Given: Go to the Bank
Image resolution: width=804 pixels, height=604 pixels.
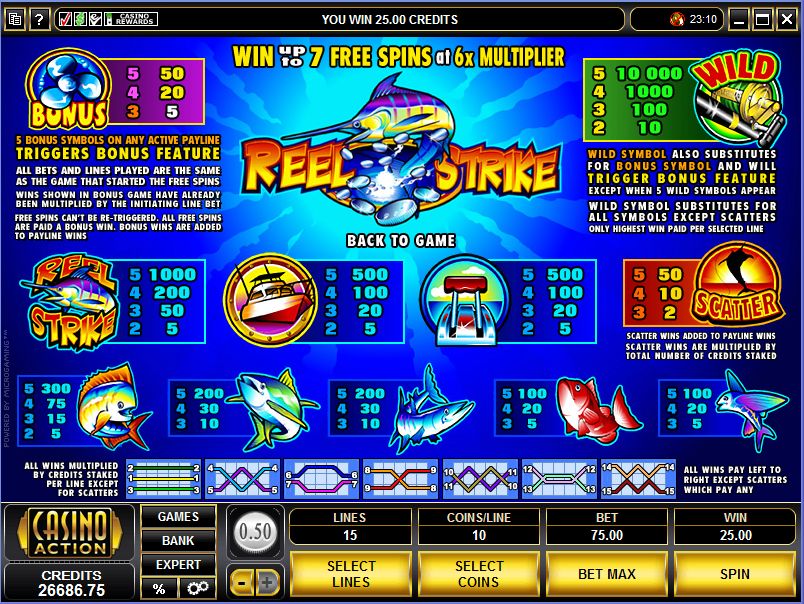Looking at the screenshot, I should [x=178, y=541].
